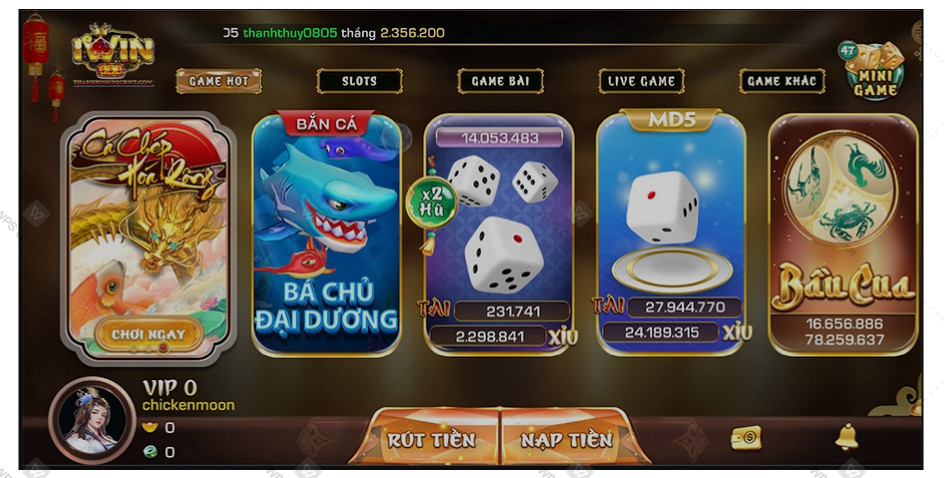Viewport: 945px width, 478px height.
Task: Select the Game Bài tab
Action: coord(500,81)
